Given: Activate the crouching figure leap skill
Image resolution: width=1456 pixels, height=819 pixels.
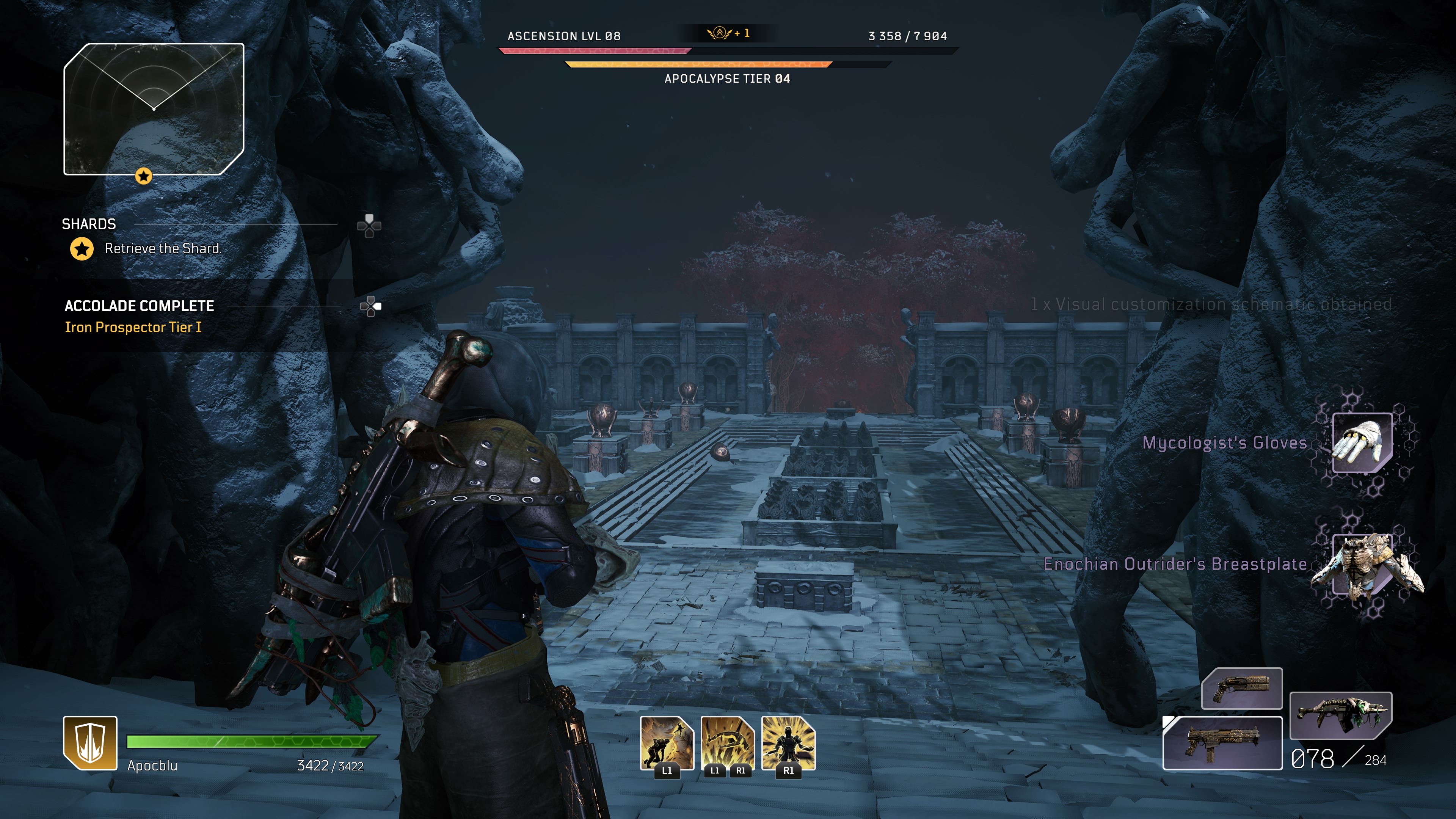Looking at the screenshot, I should click(x=667, y=743).
